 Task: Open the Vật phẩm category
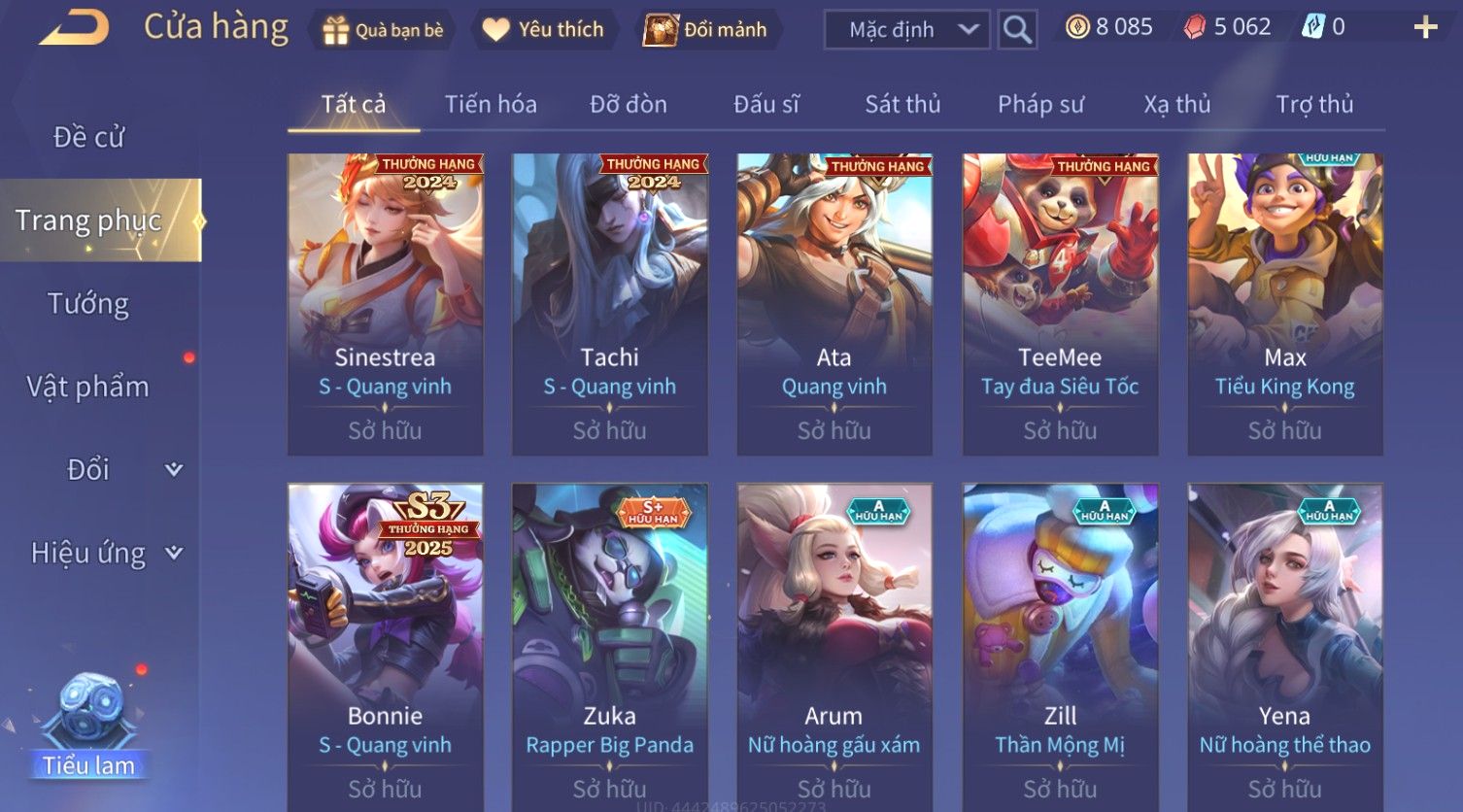pyautogui.click(x=88, y=387)
